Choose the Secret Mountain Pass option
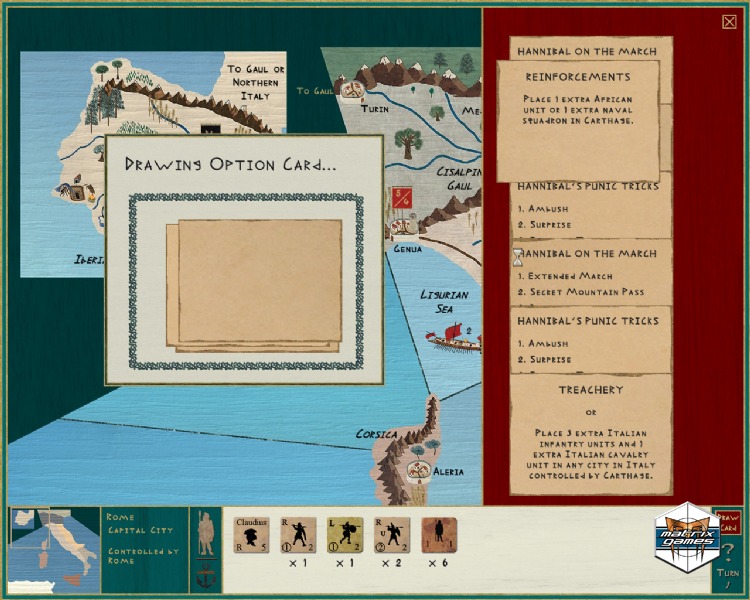This screenshot has width=750, height=600. (584, 292)
